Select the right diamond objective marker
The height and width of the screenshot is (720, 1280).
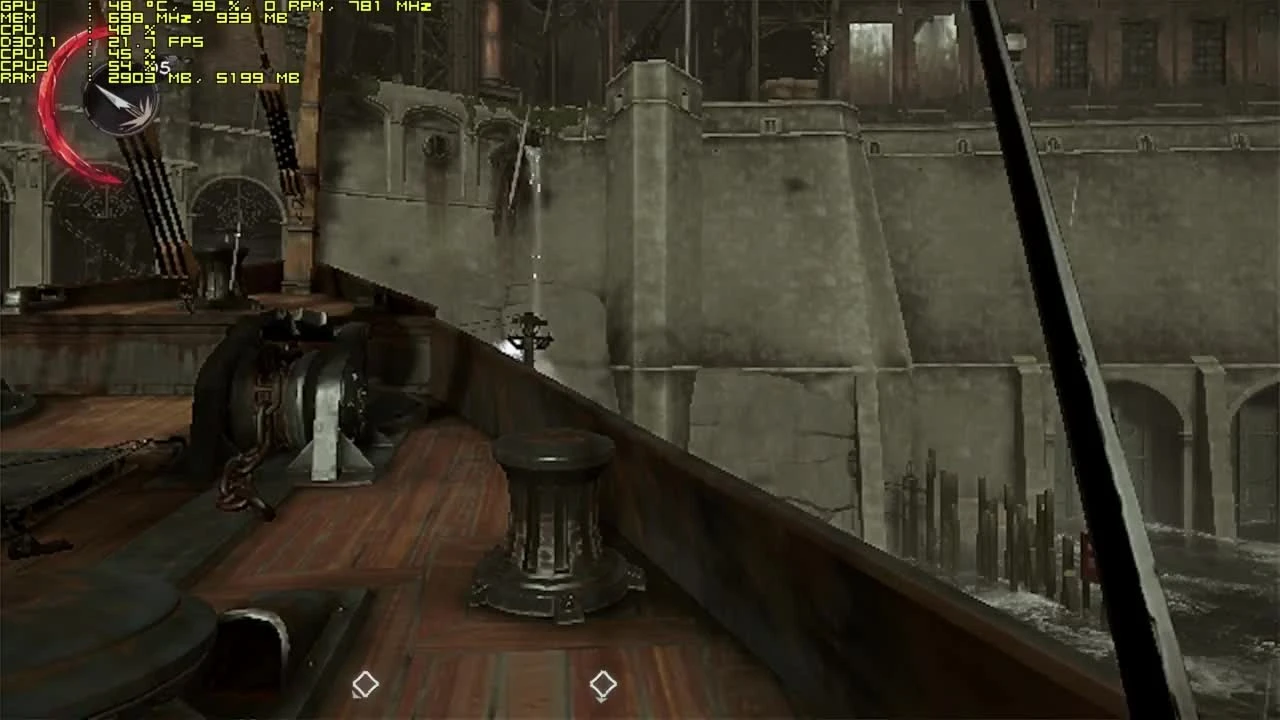click(602, 684)
